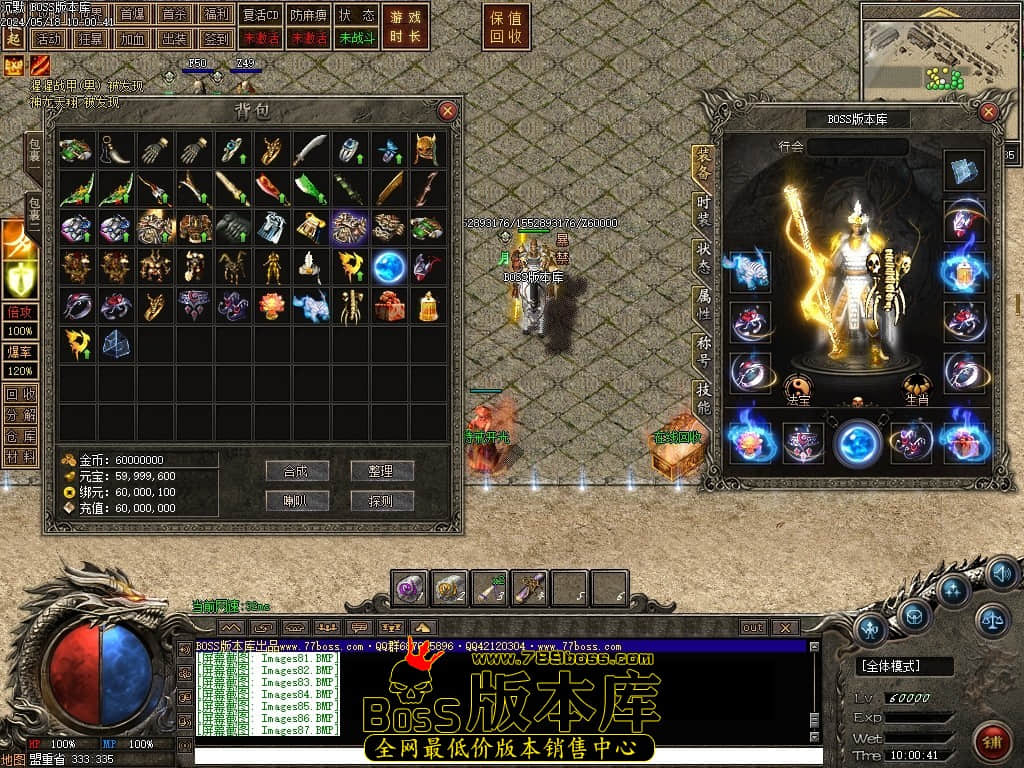Close the character equipment panel
Image resolution: width=1024 pixels, height=768 pixels.
989,112
